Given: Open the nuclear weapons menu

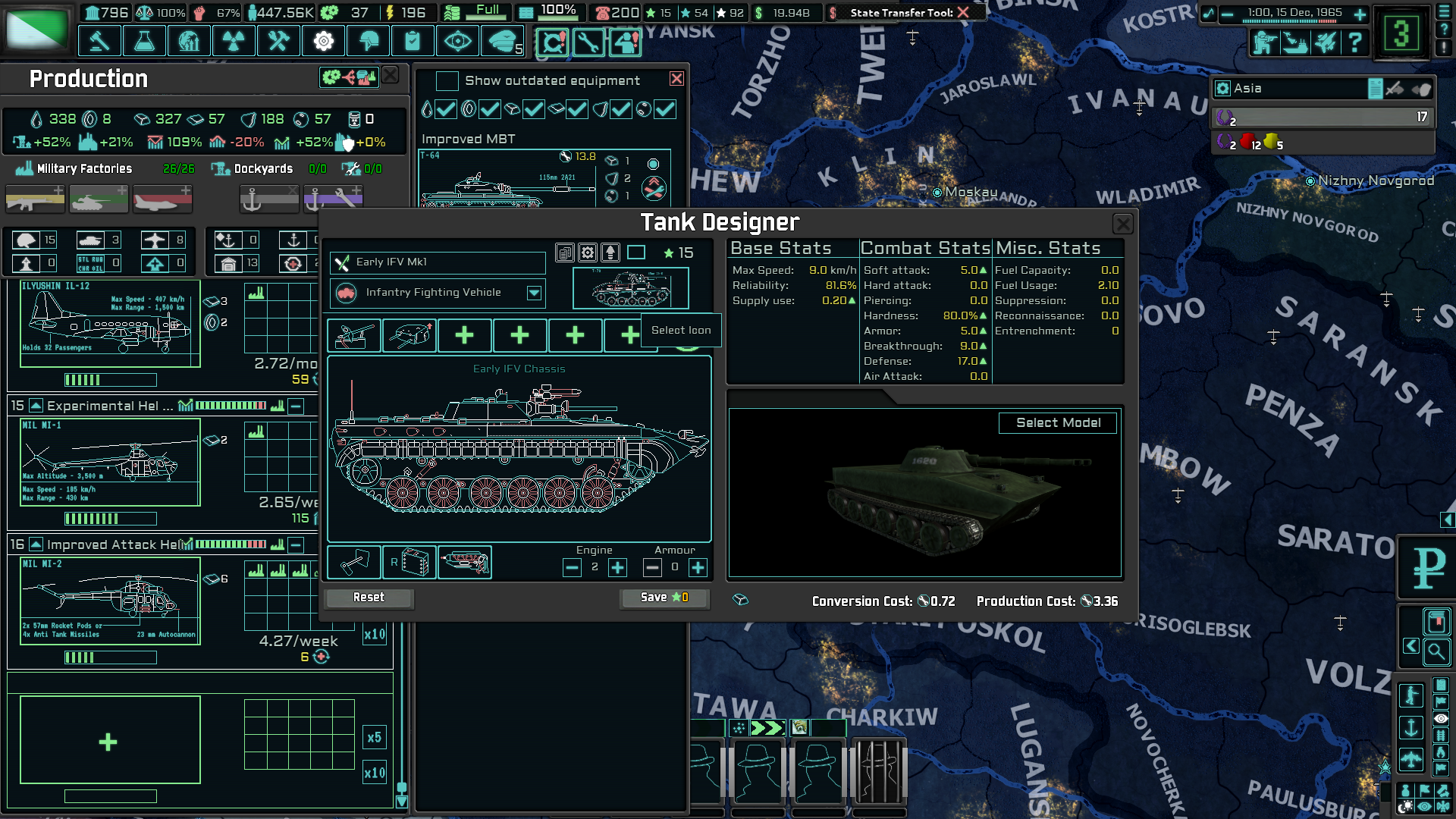Looking at the screenshot, I should (234, 40).
